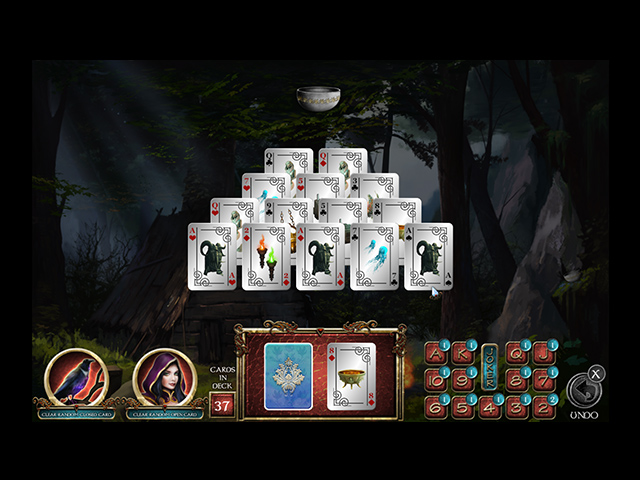The height and width of the screenshot is (480, 640).
Task: Undo the last move
Action: tap(583, 390)
